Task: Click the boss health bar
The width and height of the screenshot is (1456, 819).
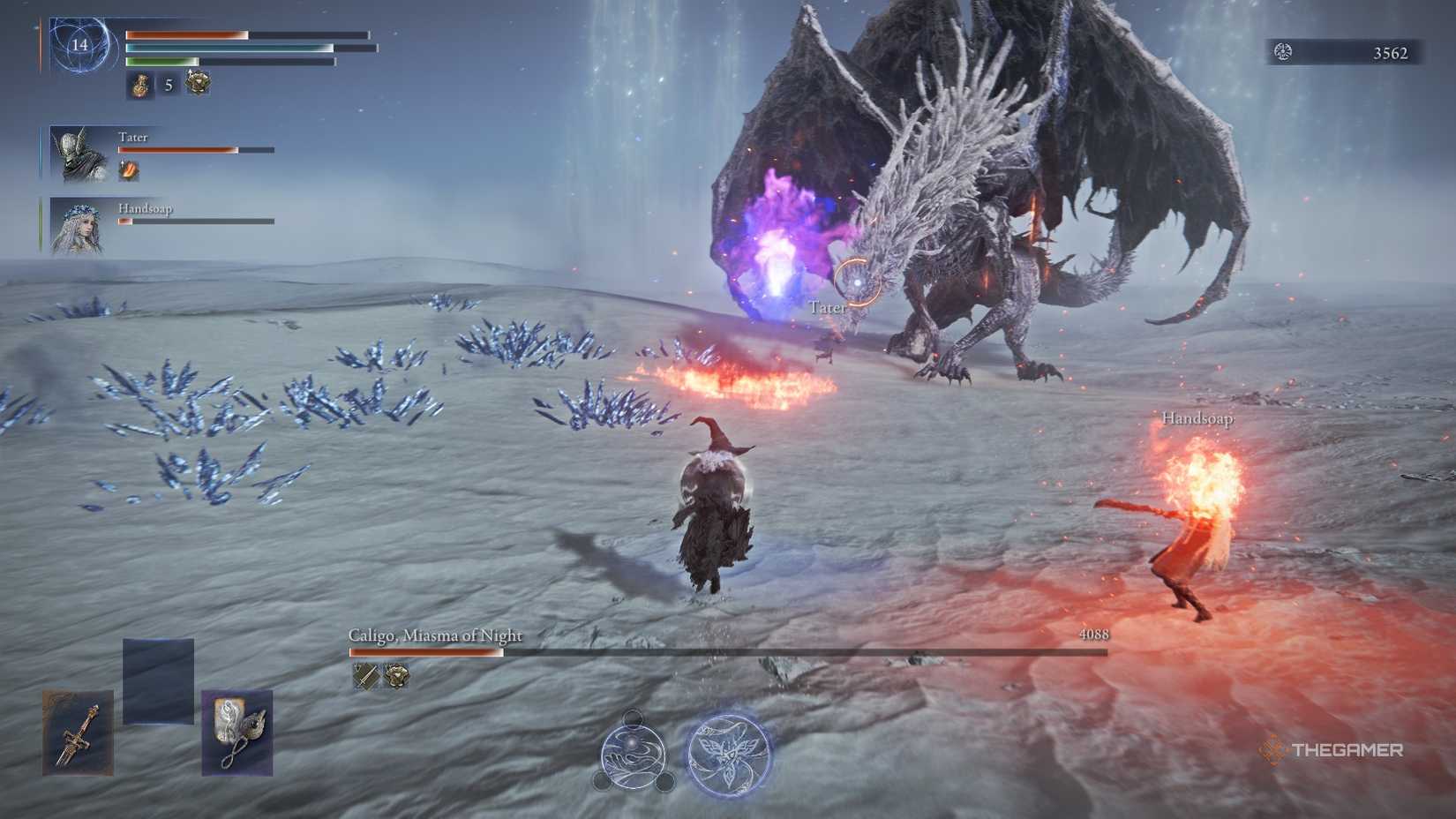Action: click(724, 653)
